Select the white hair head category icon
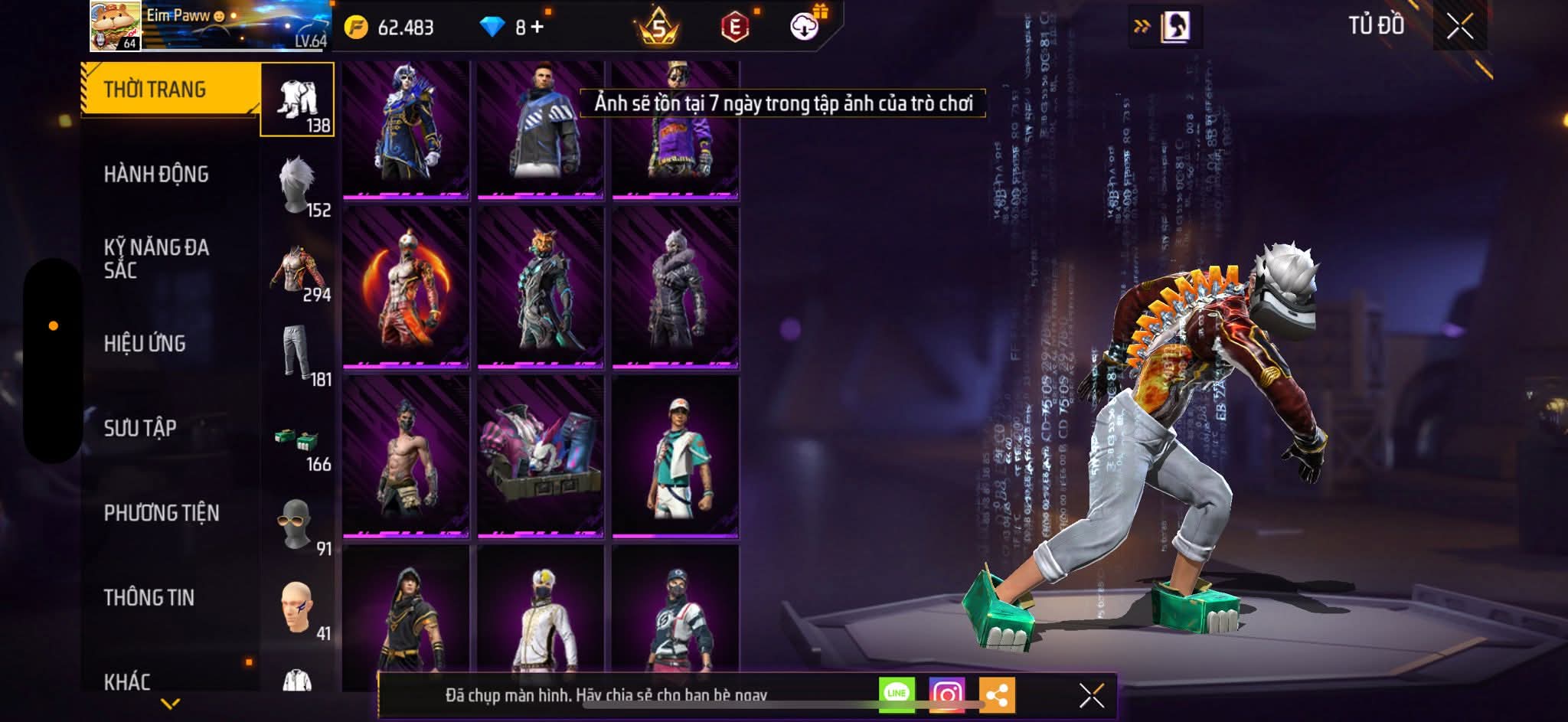Image resolution: width=1568 pixels, height=722 pixels. [x=298, y=185]
